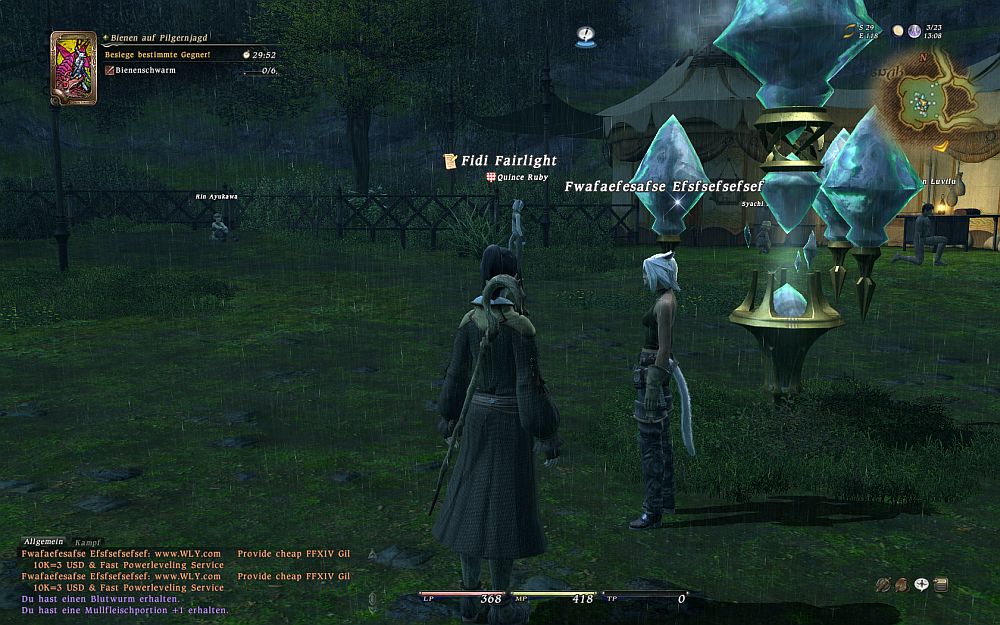
Task: Open the main menu list icon
Action: (x=941, y=585)
